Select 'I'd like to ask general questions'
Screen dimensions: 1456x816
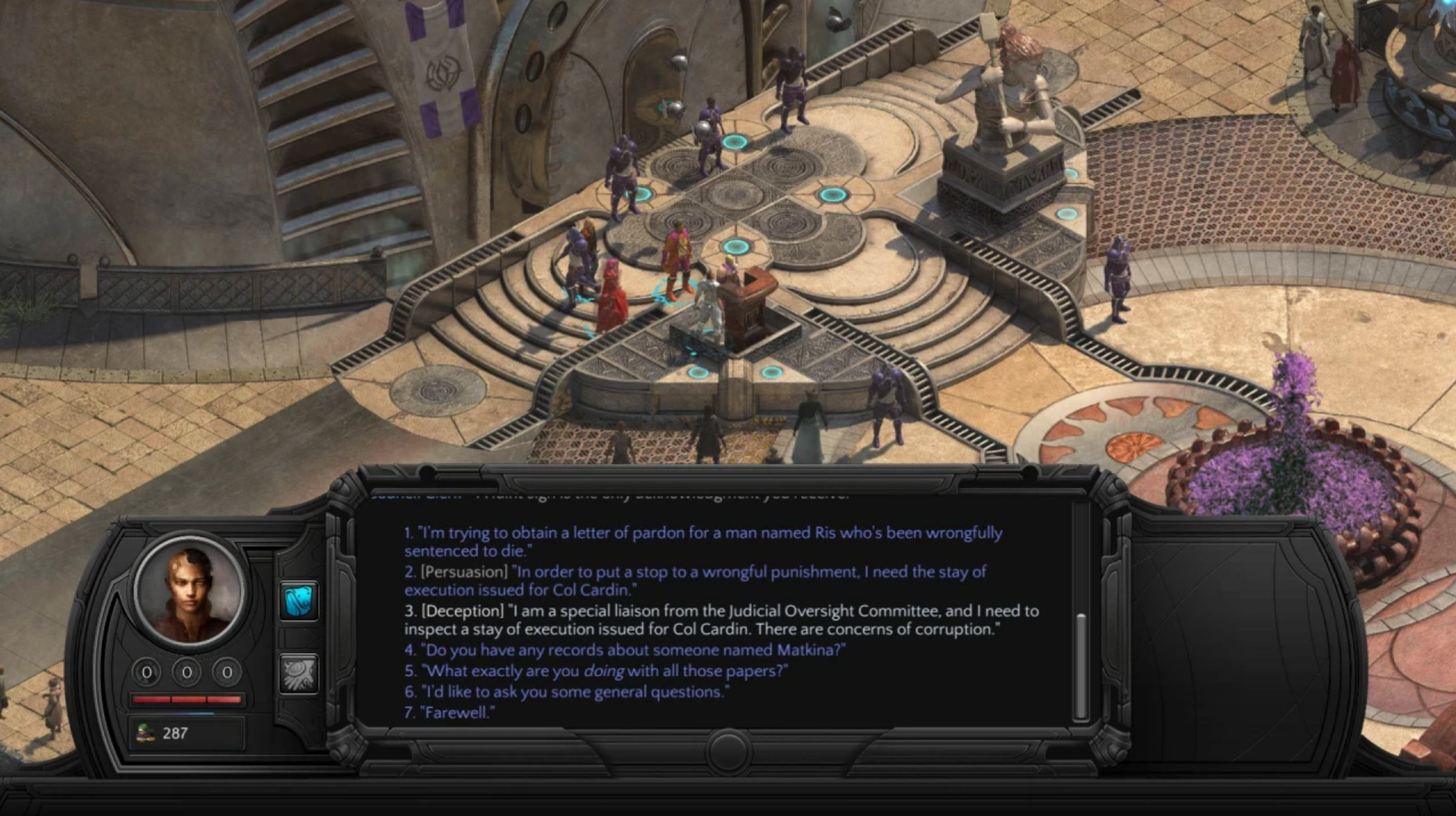[x=566, y=690]
